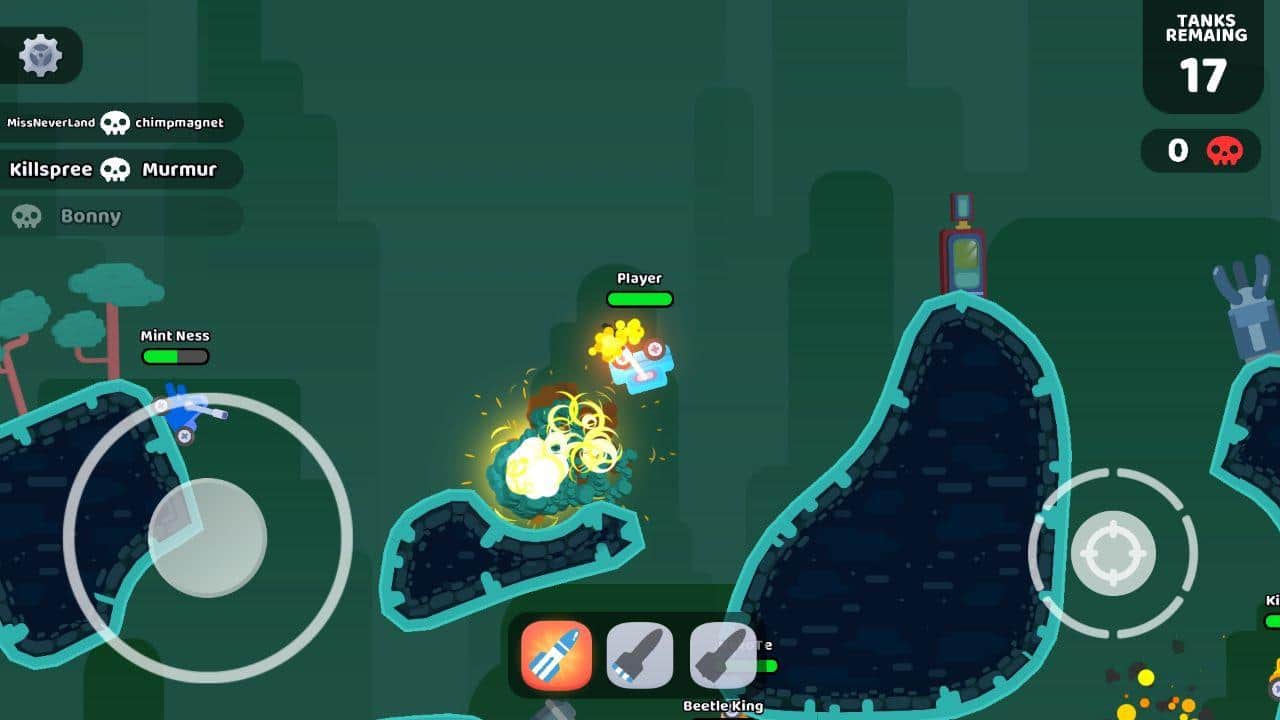Select the orange blue-rocket weapon slot
The height and width of the screenshot is (720, 1280).
[x=556, y=656]
